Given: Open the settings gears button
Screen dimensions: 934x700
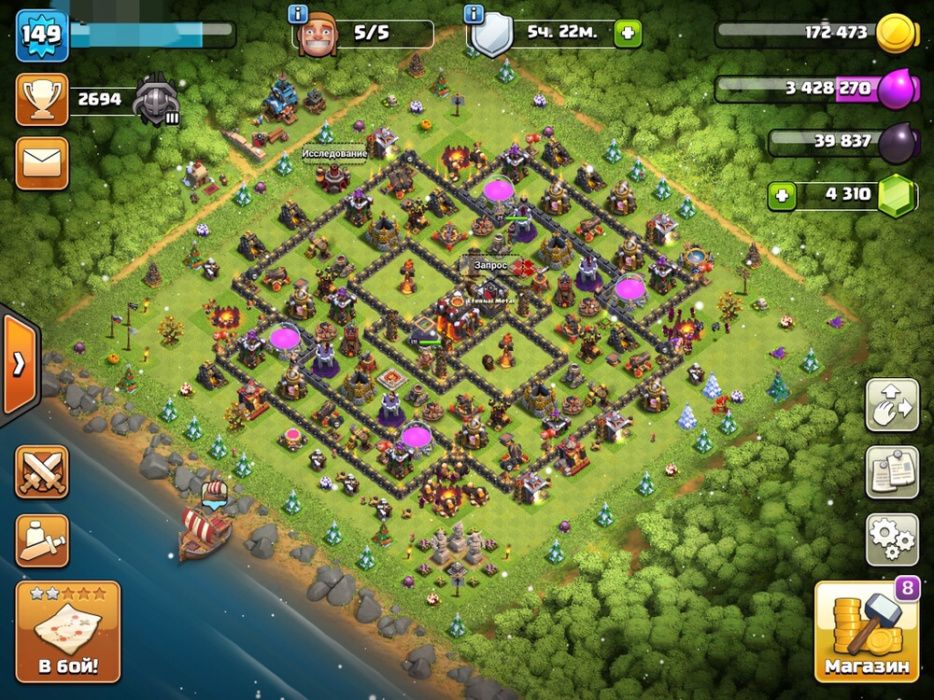Looking at the screenshot, I should point(891,540).
